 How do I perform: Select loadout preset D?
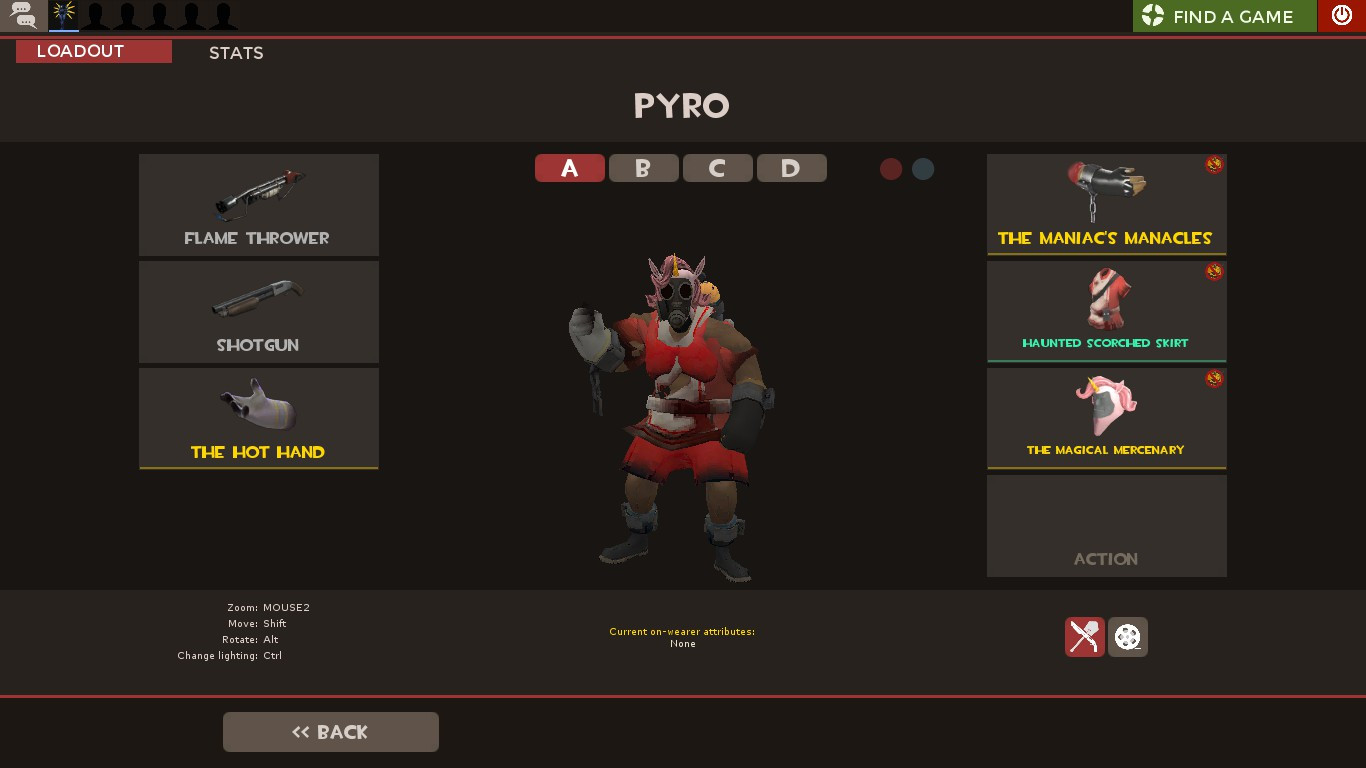click(x=791, y=168)
